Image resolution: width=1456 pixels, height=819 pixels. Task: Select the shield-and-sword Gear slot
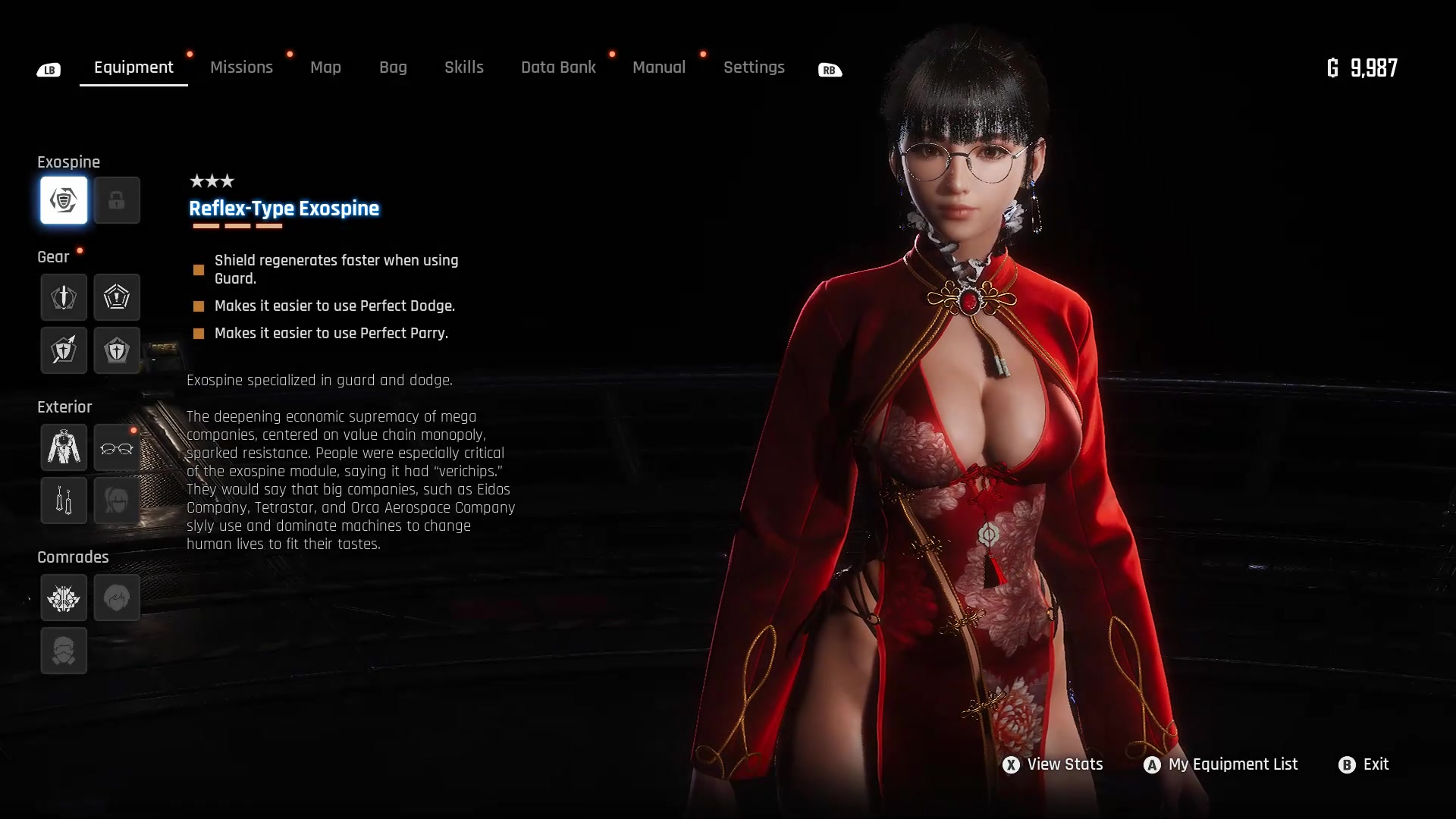click(117, 350)
